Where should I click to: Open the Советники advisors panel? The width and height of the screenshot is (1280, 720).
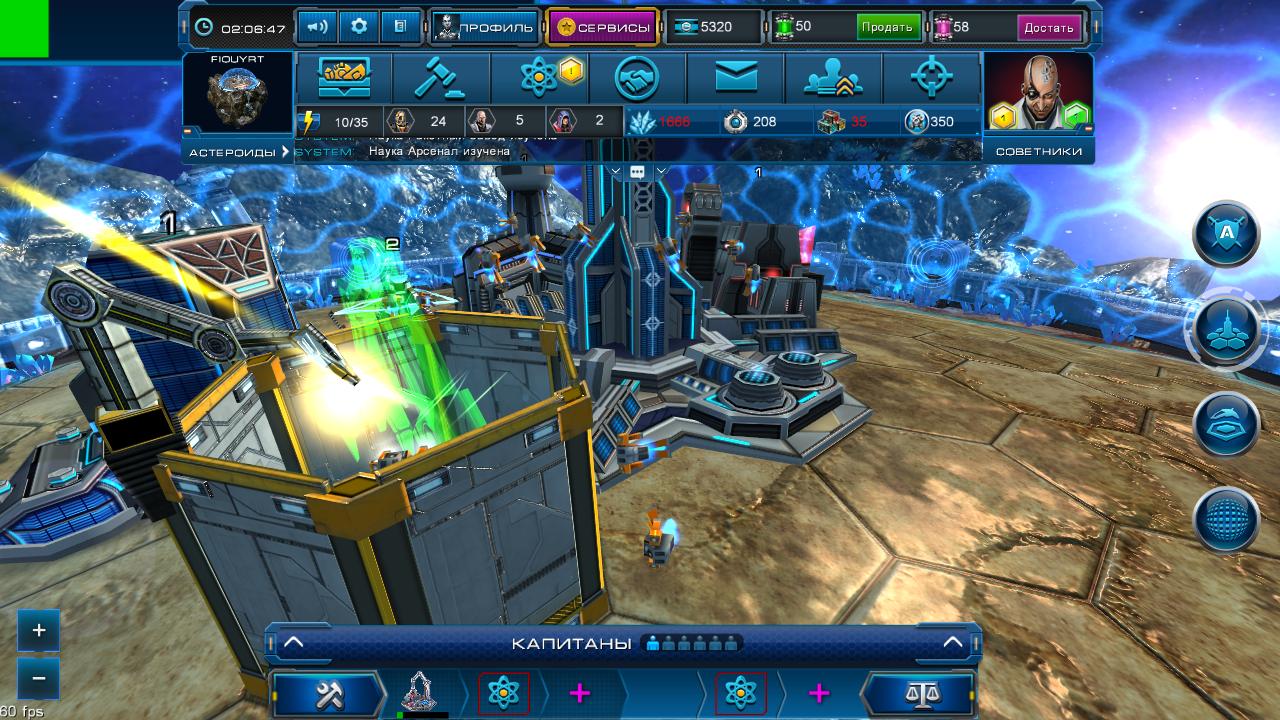[x=1038, y=152]
